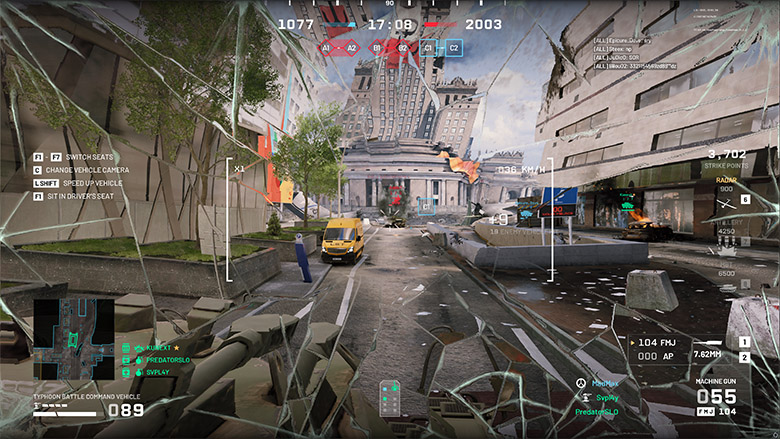Click the vehicle seat layout icon

pyautogui.click(x=390, y=397)
